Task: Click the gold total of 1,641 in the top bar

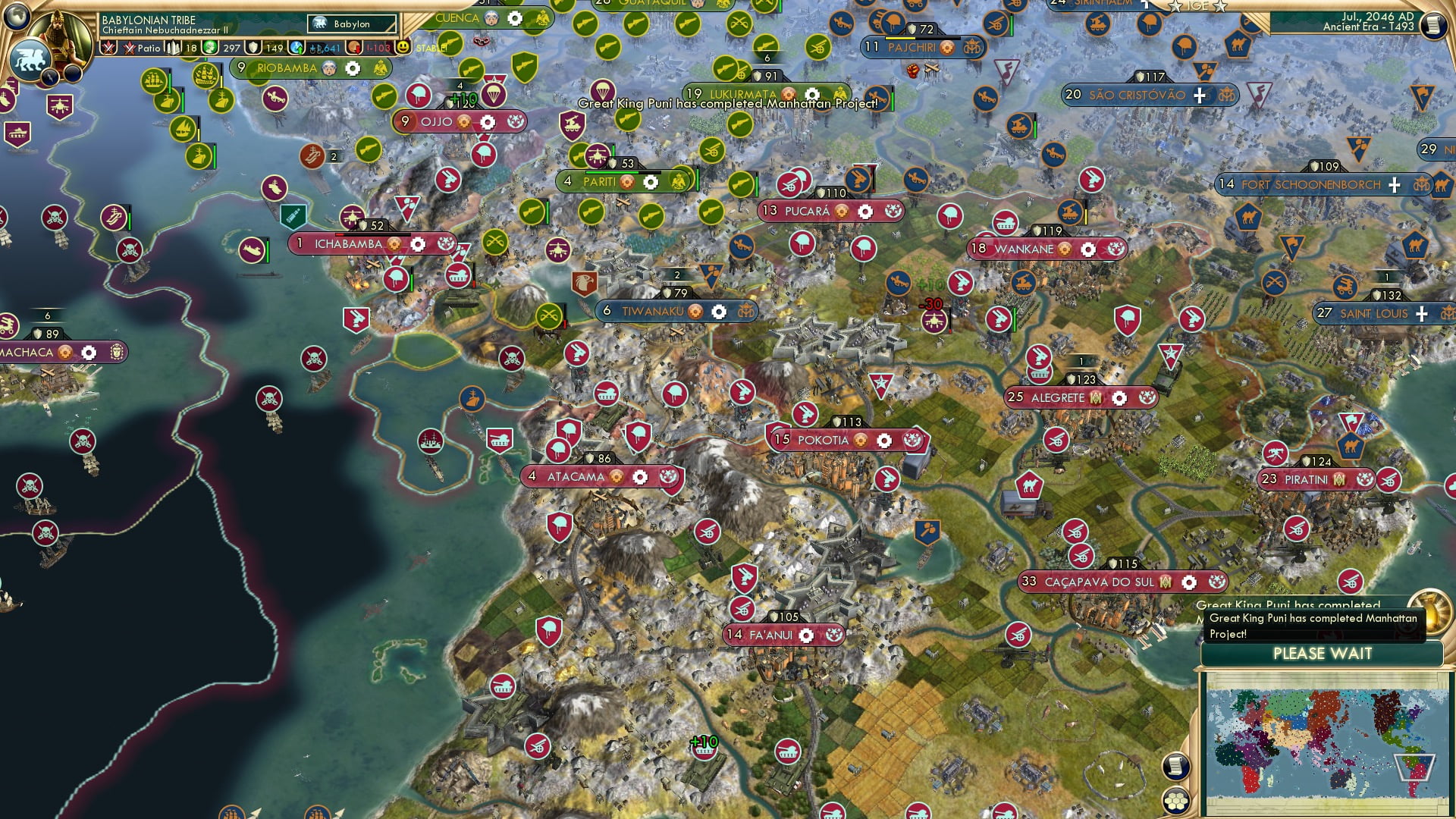Action: point(322,47)
